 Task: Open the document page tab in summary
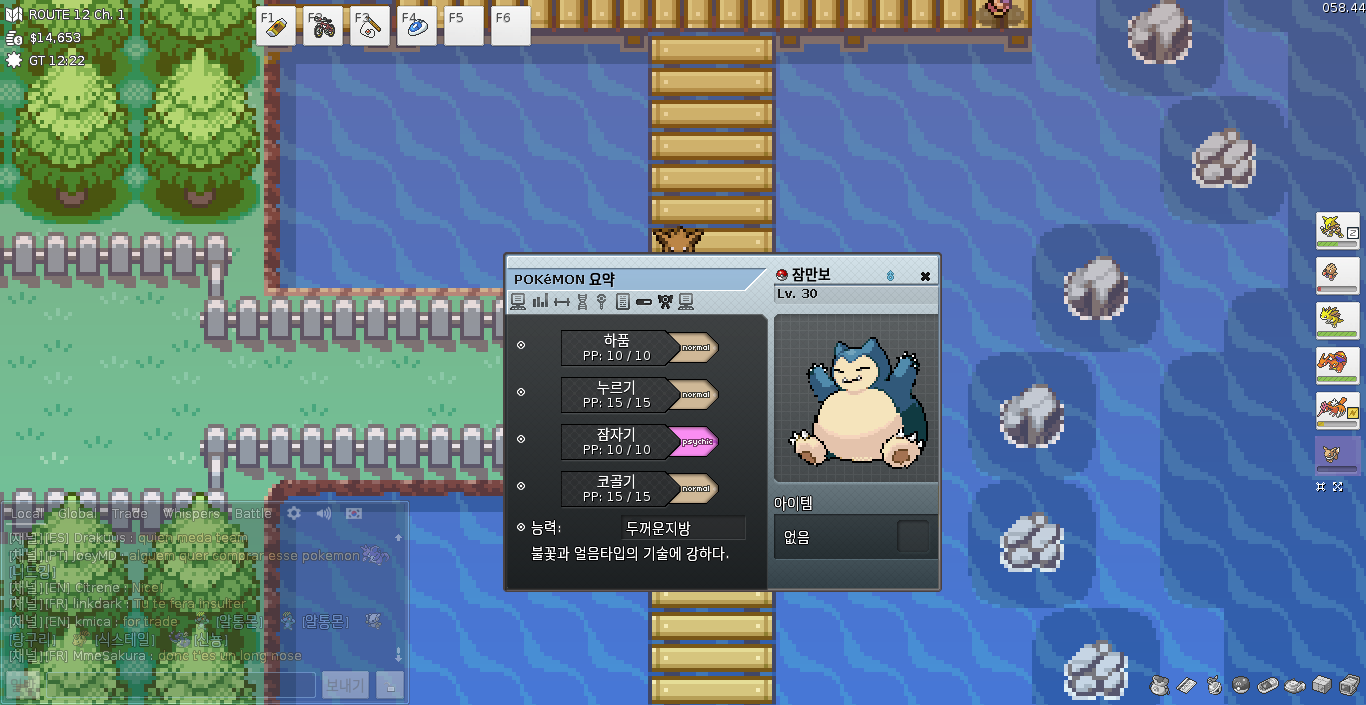622,302
